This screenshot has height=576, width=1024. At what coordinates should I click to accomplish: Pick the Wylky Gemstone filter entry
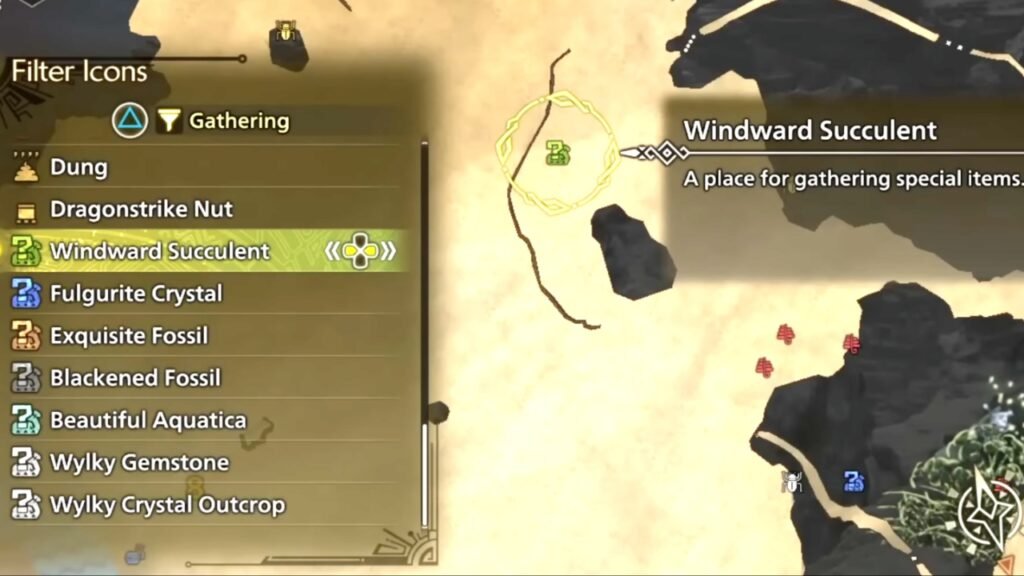coord(139,463)
